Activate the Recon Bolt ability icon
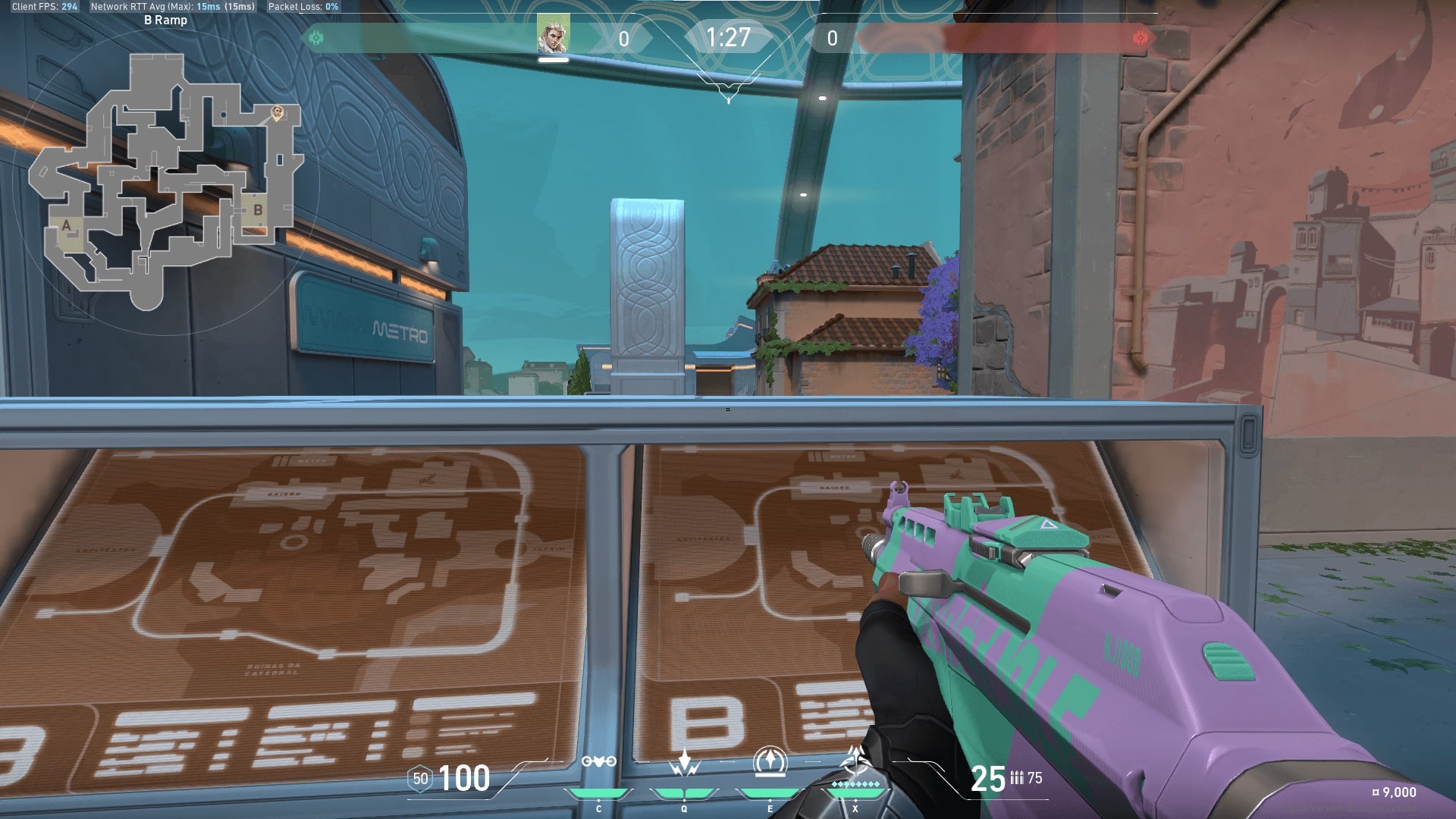The width and height of the screenshot is (1456, 819). (x=770, y=762)
